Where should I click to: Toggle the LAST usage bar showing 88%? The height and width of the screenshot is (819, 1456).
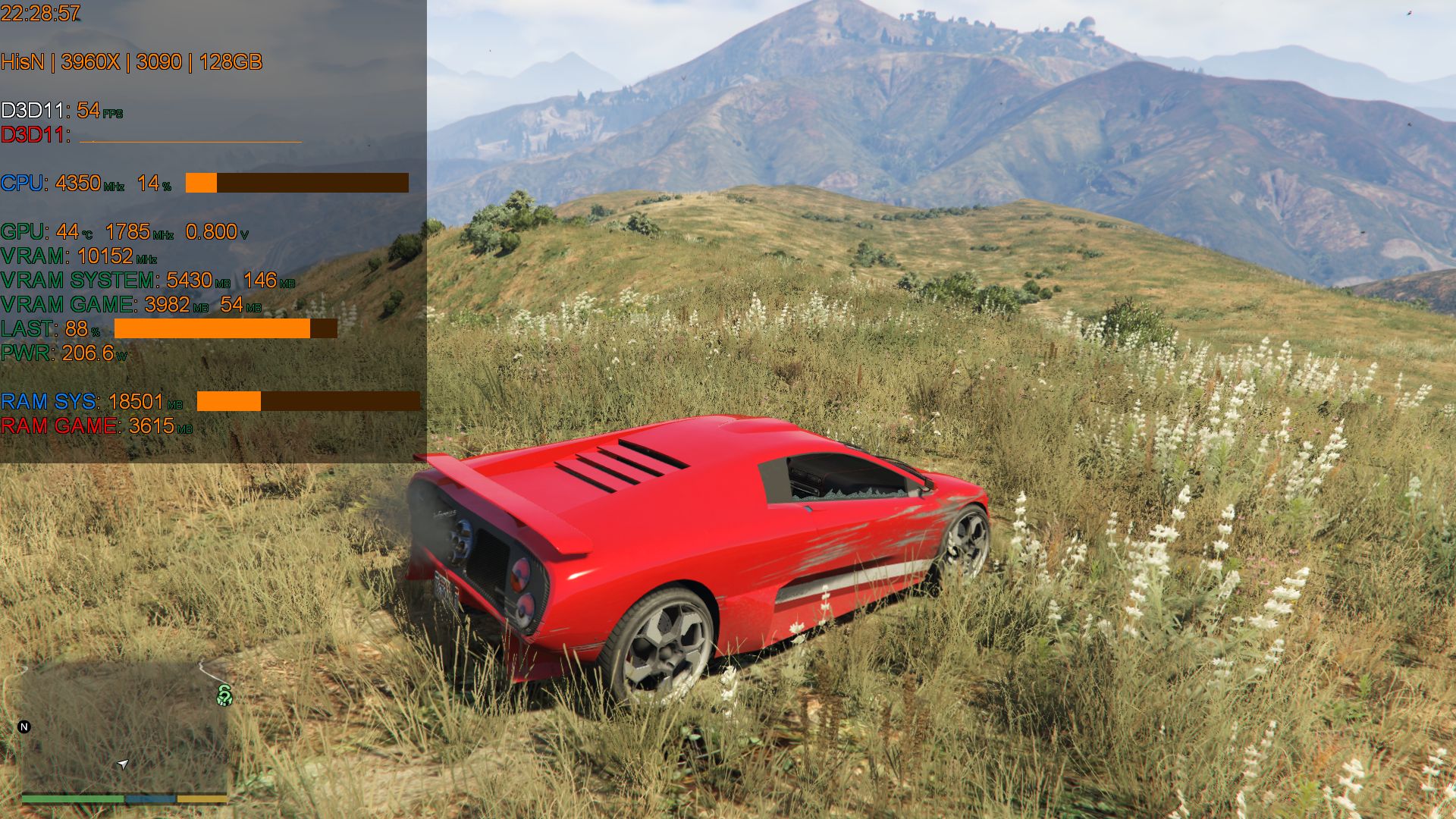point(224,329)
